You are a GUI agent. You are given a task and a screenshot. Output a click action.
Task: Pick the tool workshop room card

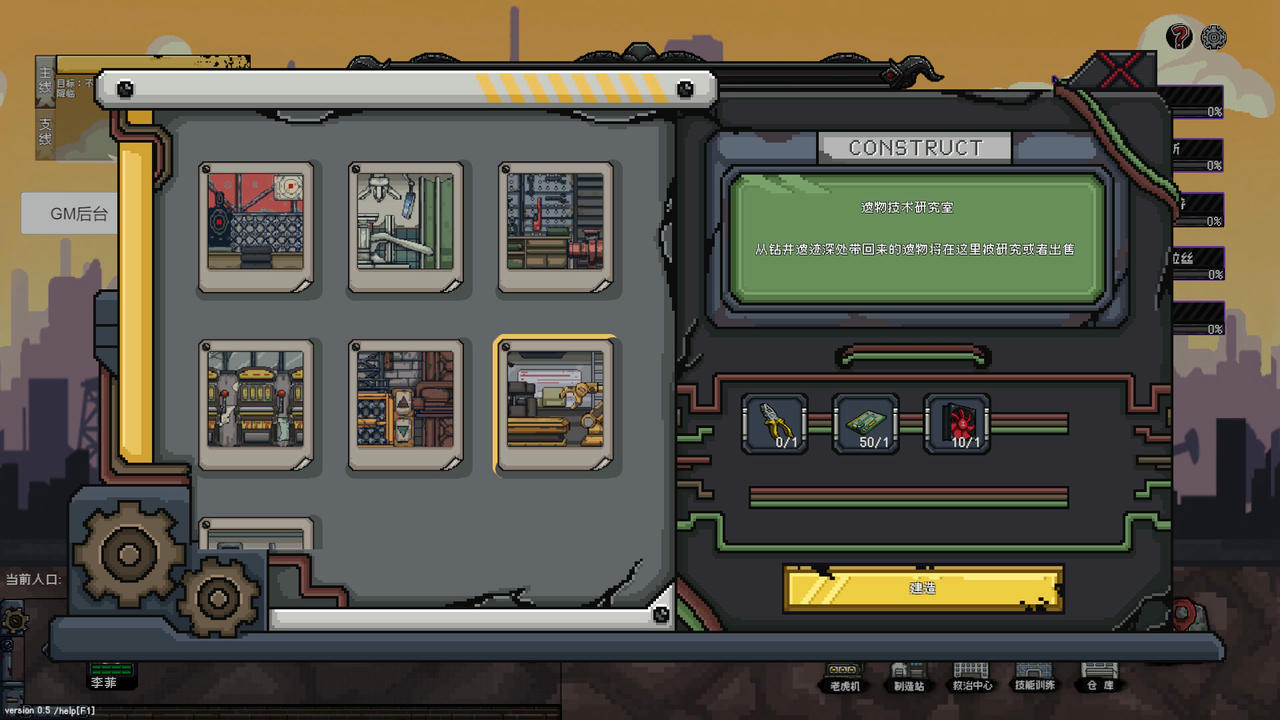coord(556,226)
